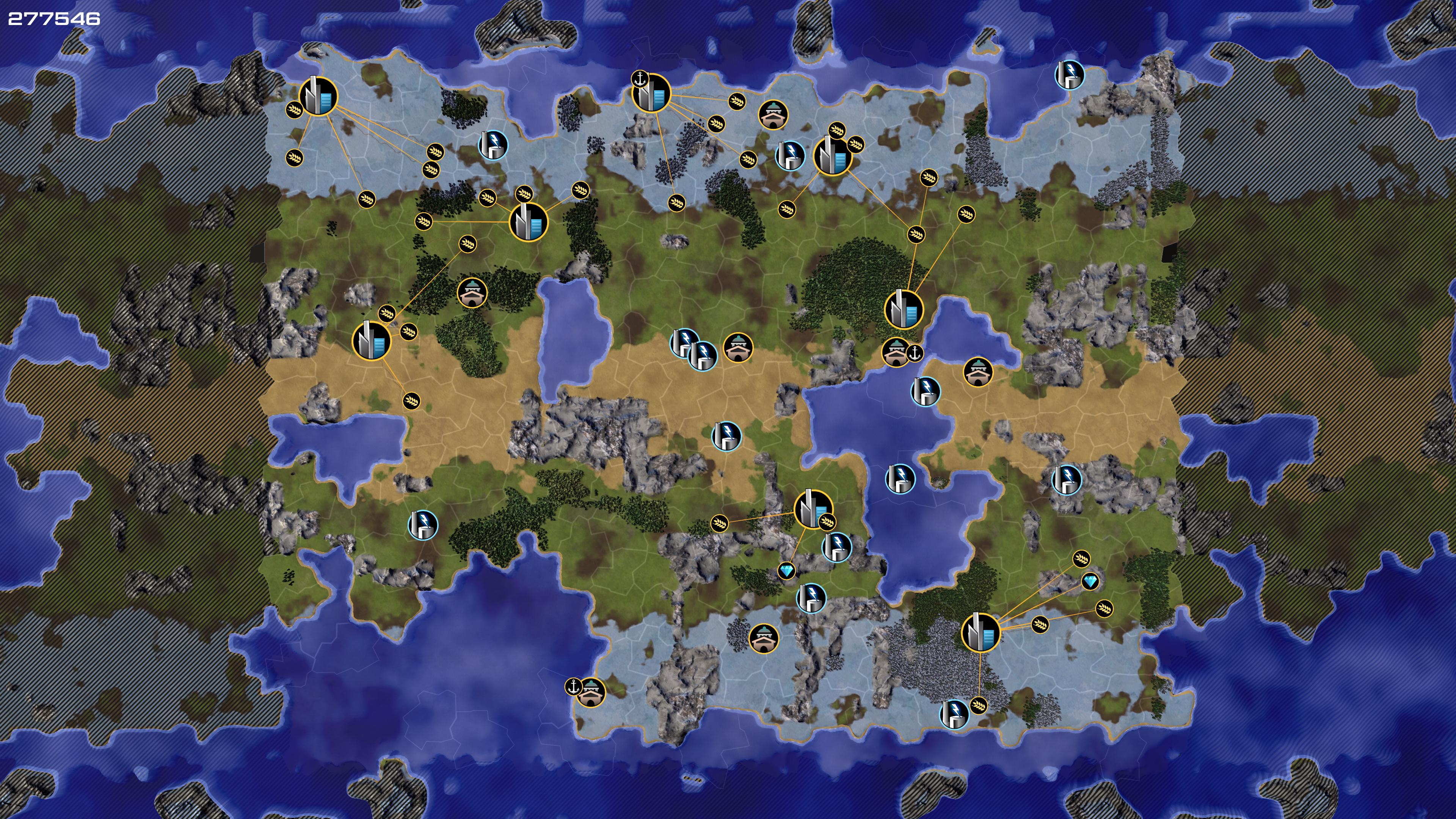Select the fortress marker in the northern snow

(x=773, y=115)
